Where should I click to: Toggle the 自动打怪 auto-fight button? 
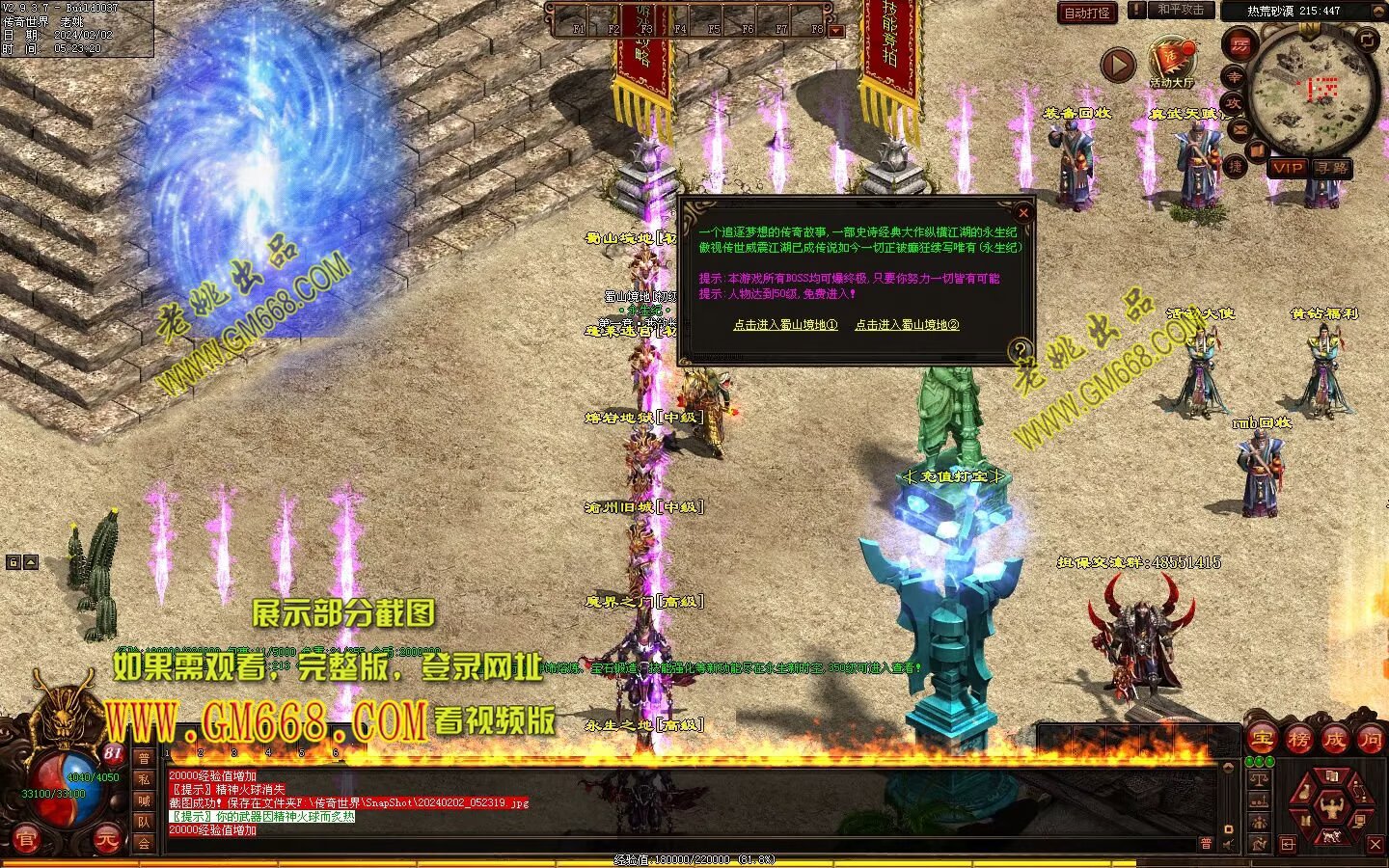coord(1087,13)
